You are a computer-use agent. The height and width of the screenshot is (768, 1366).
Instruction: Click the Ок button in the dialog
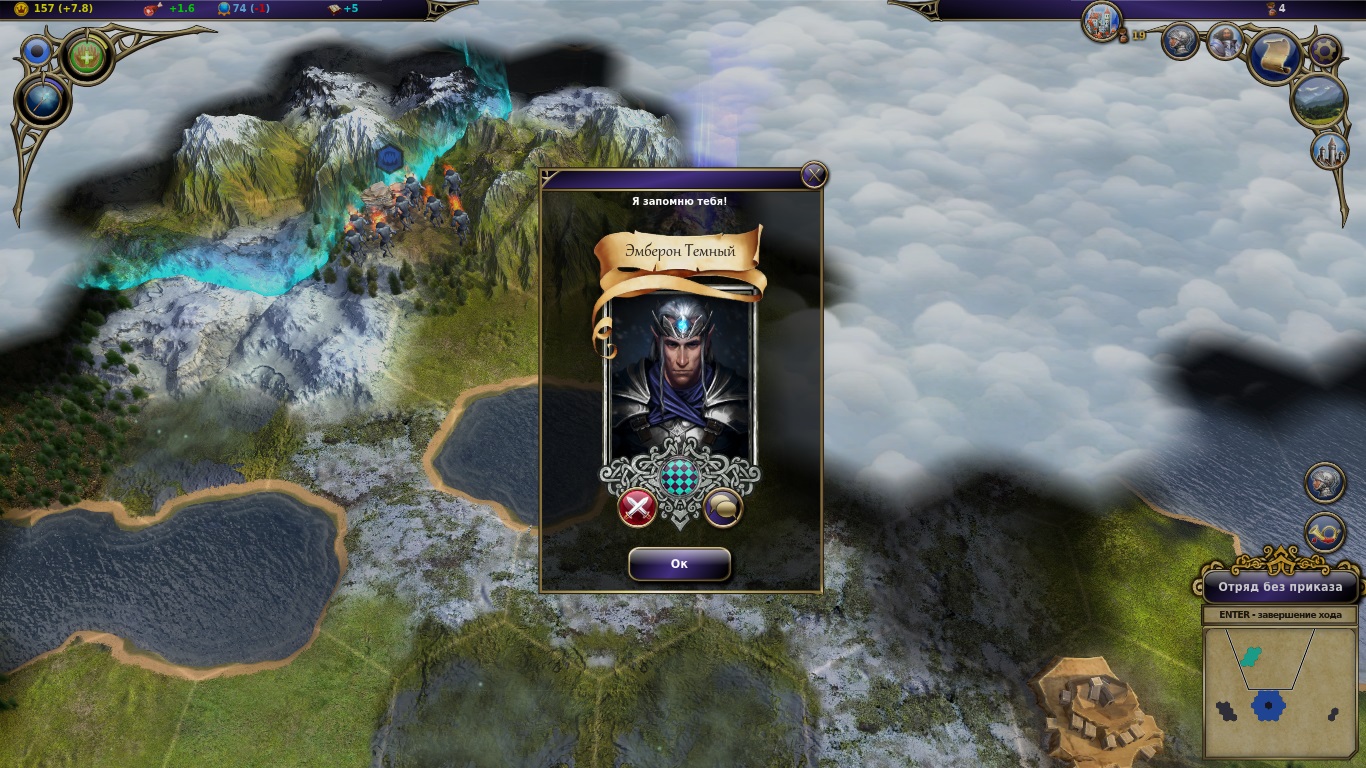coord(679,564)
